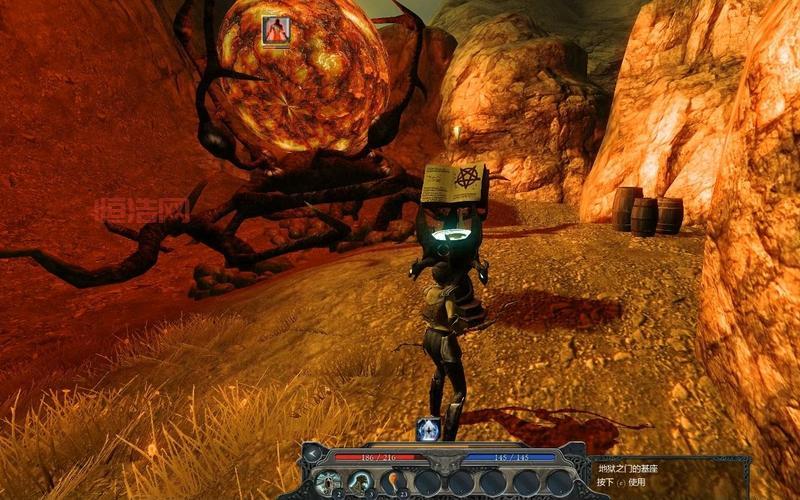Viewport: 800px width, 500px height.
Task: Activate the second hotbar skill icon
Action: (x=361, y=482)
